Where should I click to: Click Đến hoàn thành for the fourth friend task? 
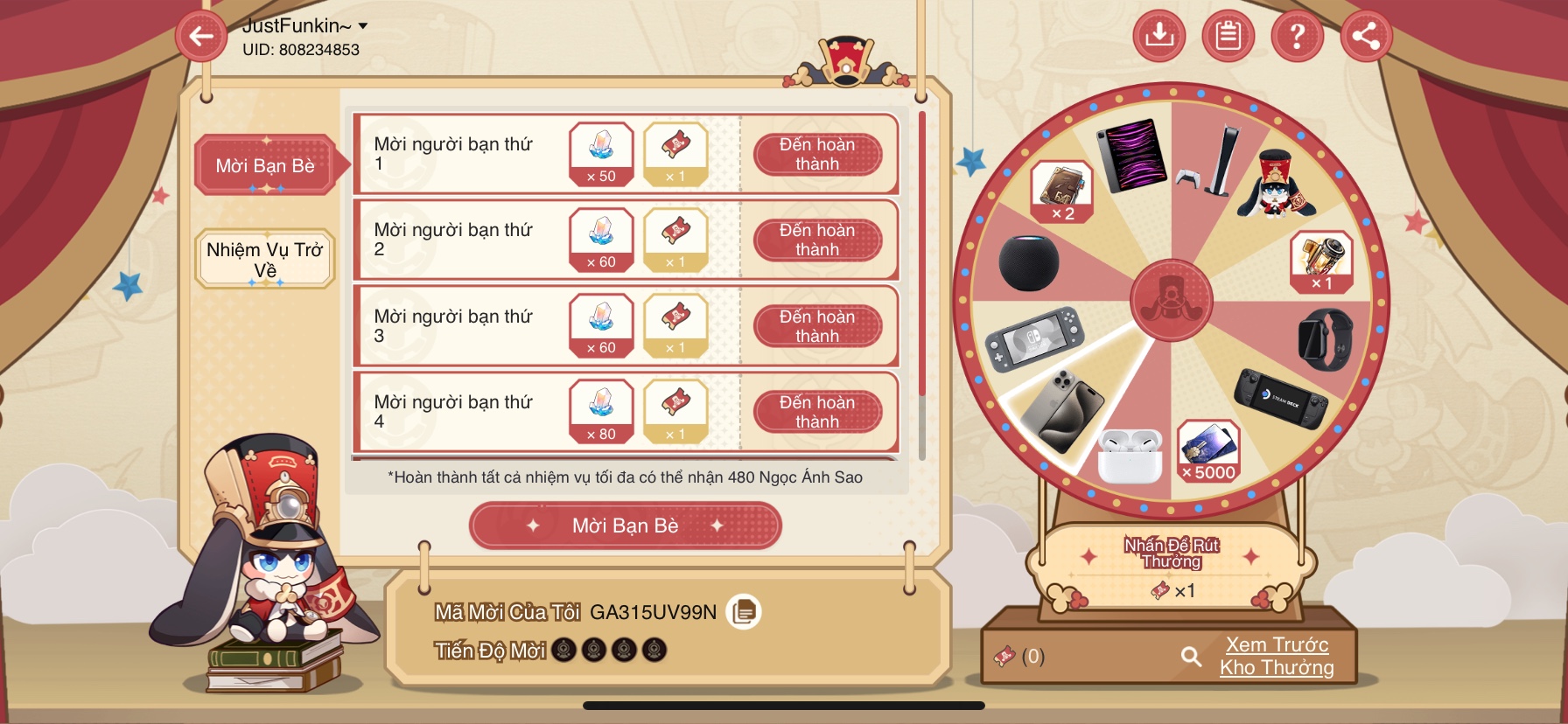pos(819,411)
